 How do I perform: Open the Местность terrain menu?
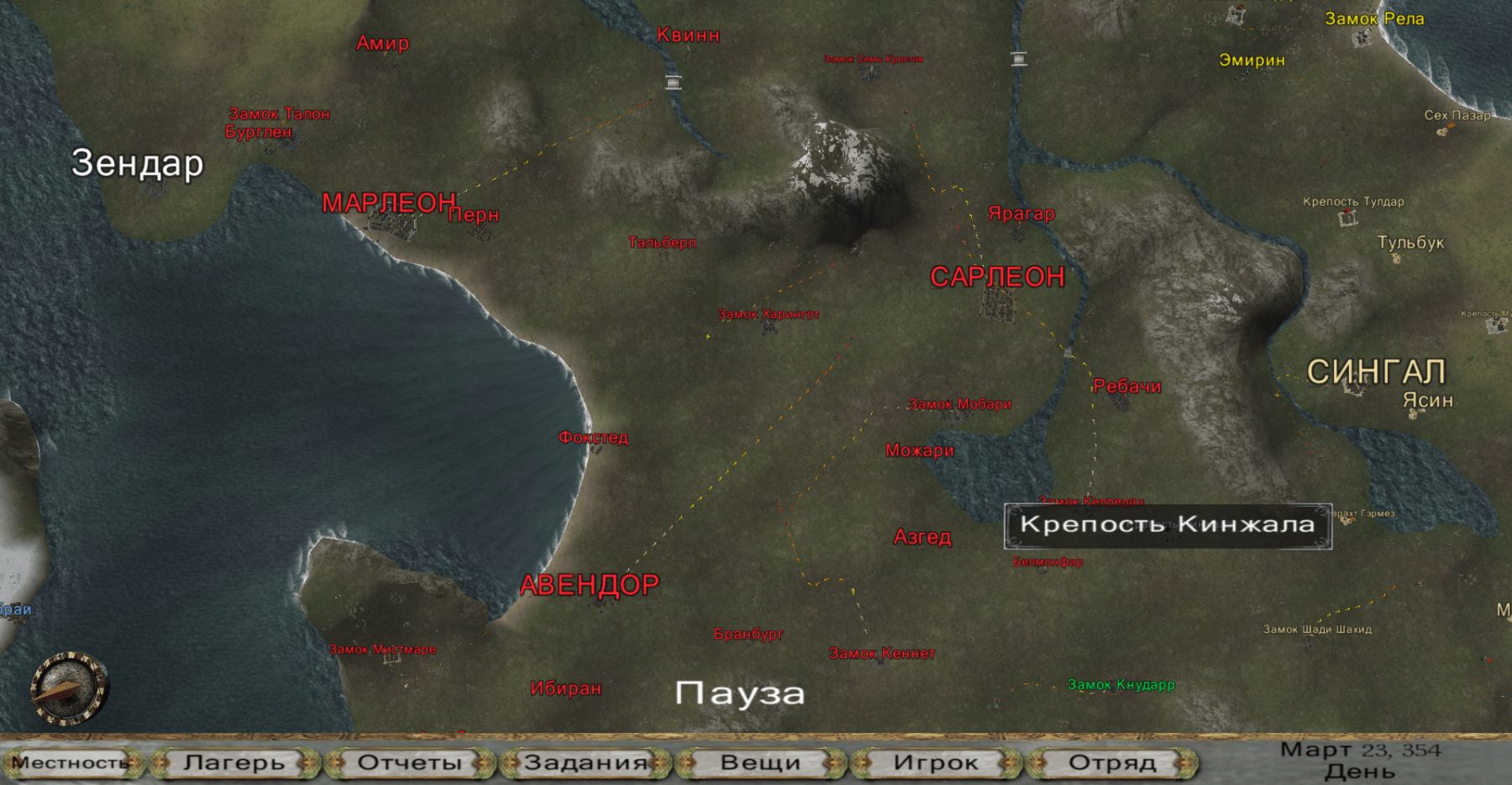(x=71, y=762)
